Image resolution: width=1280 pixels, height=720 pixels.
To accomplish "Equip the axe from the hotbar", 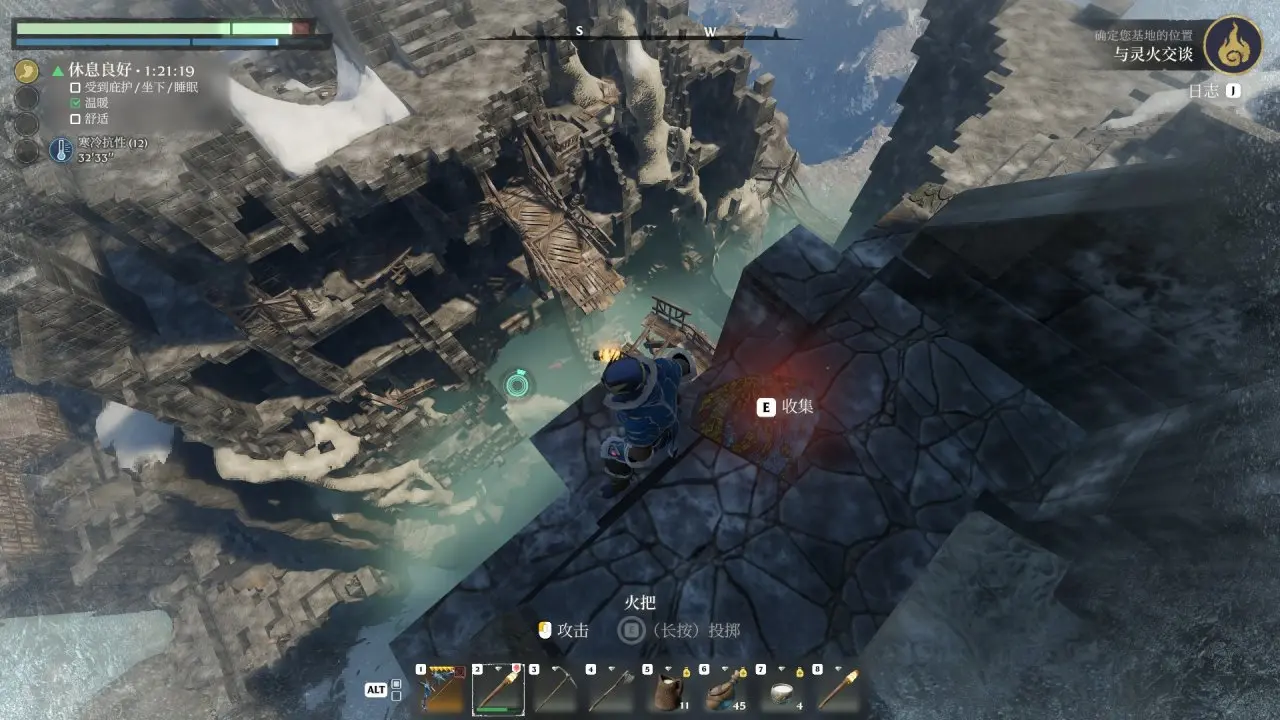I will (x=612, y=689).
